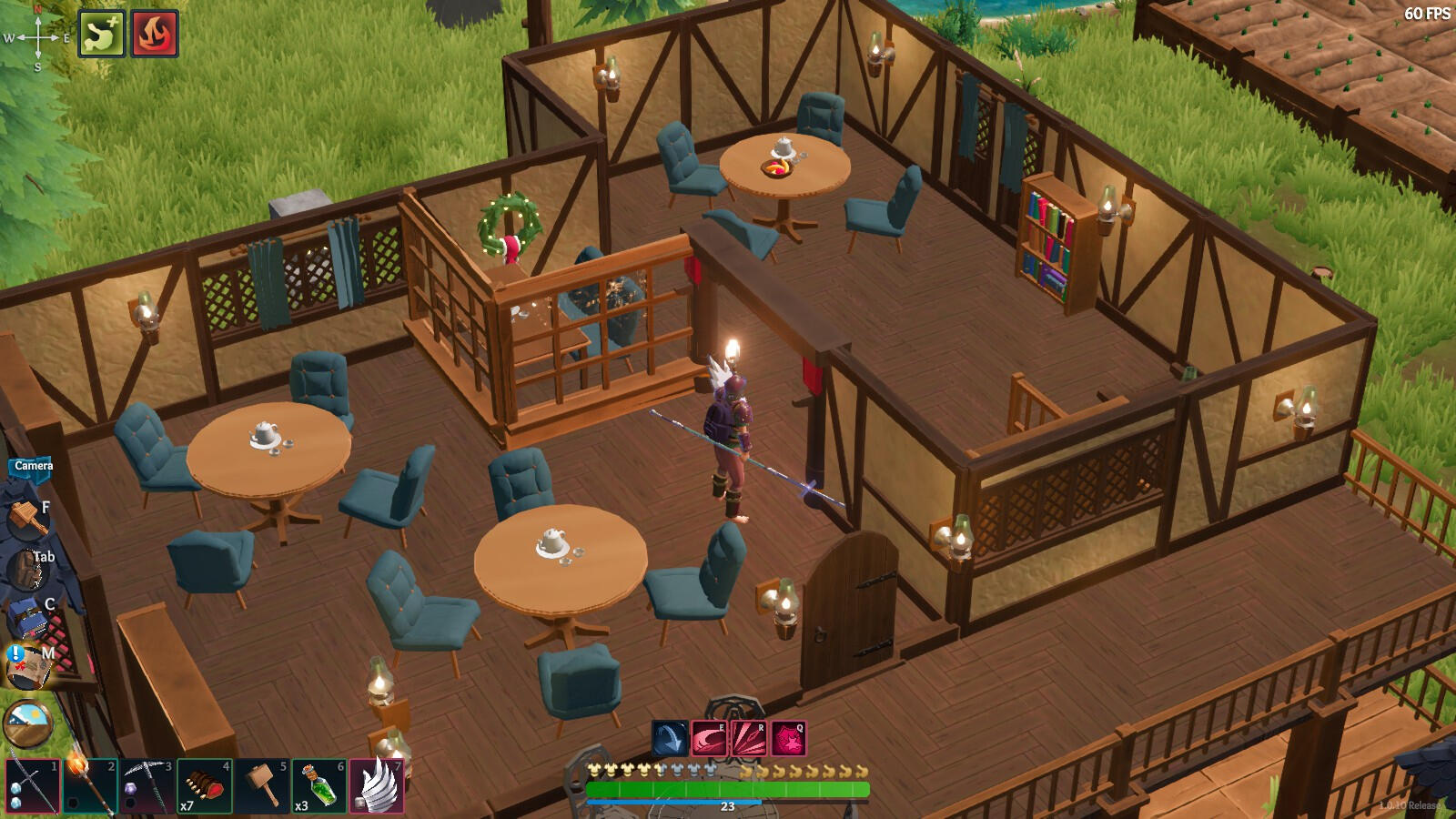The width and height of the screenshot is (1456, 819).
Task: Activate the red spear thrust ability
Action: (x=749, y=739)
